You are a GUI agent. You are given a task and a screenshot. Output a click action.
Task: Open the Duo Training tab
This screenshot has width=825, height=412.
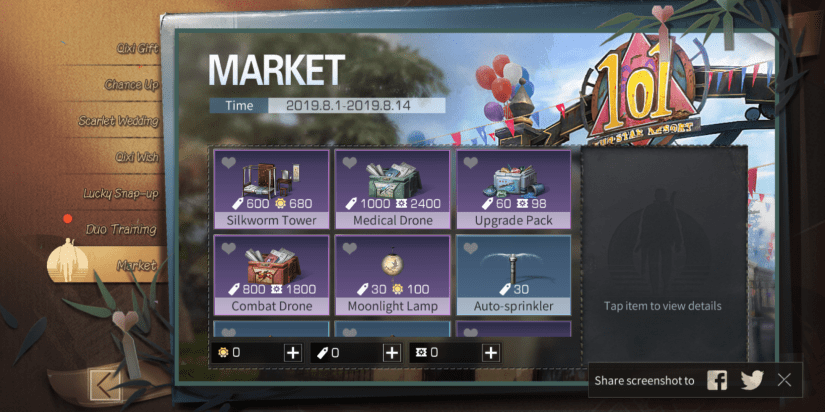(x=121, y=229)
